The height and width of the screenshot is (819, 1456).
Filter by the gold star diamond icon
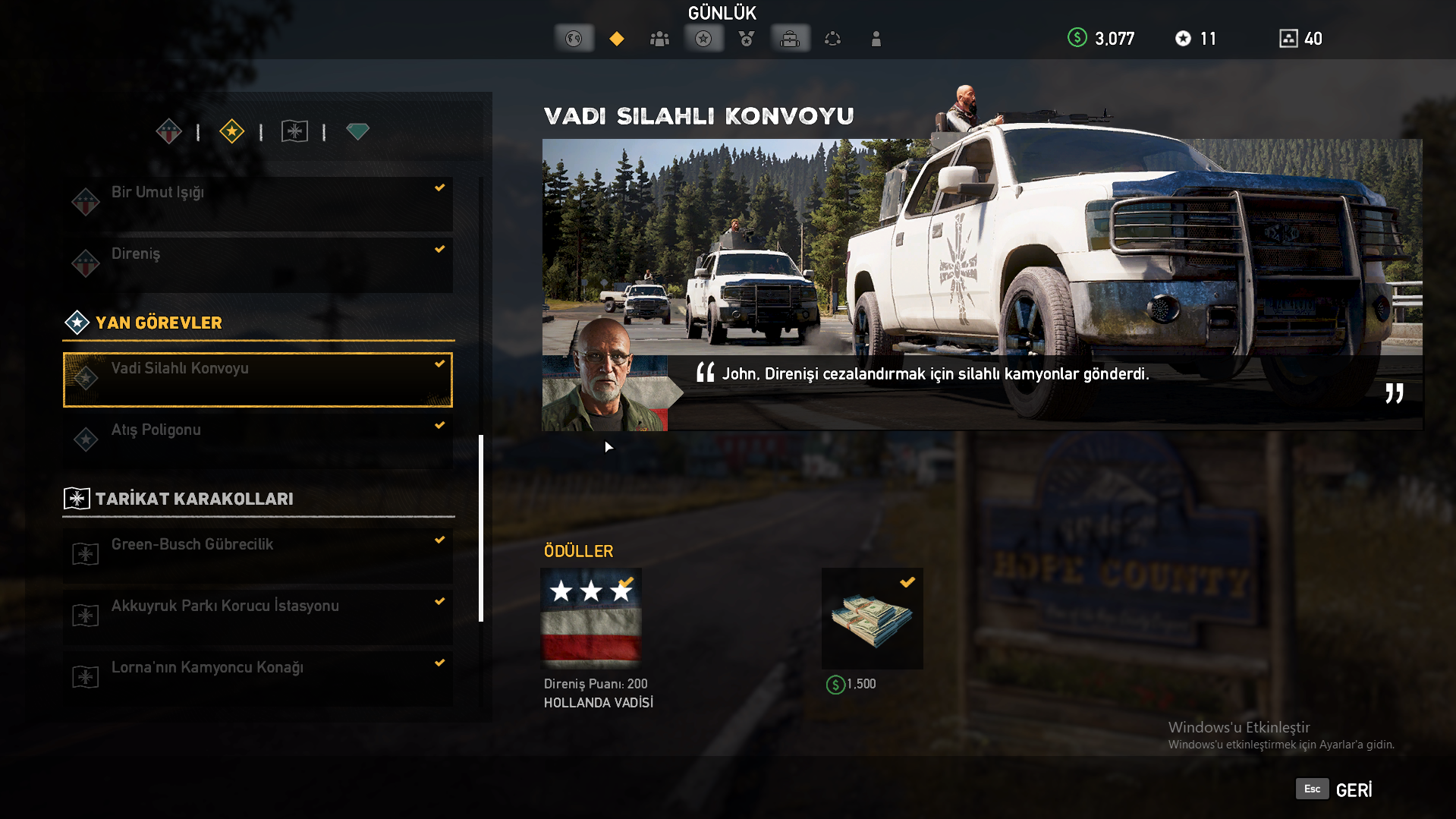click(x=231, y=131)
